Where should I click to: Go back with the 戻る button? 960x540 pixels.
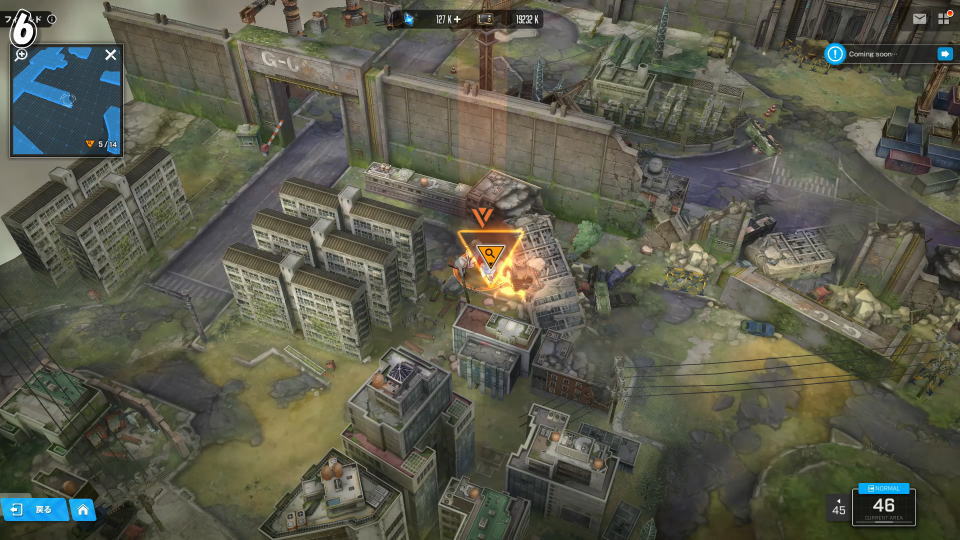[35, 509]
